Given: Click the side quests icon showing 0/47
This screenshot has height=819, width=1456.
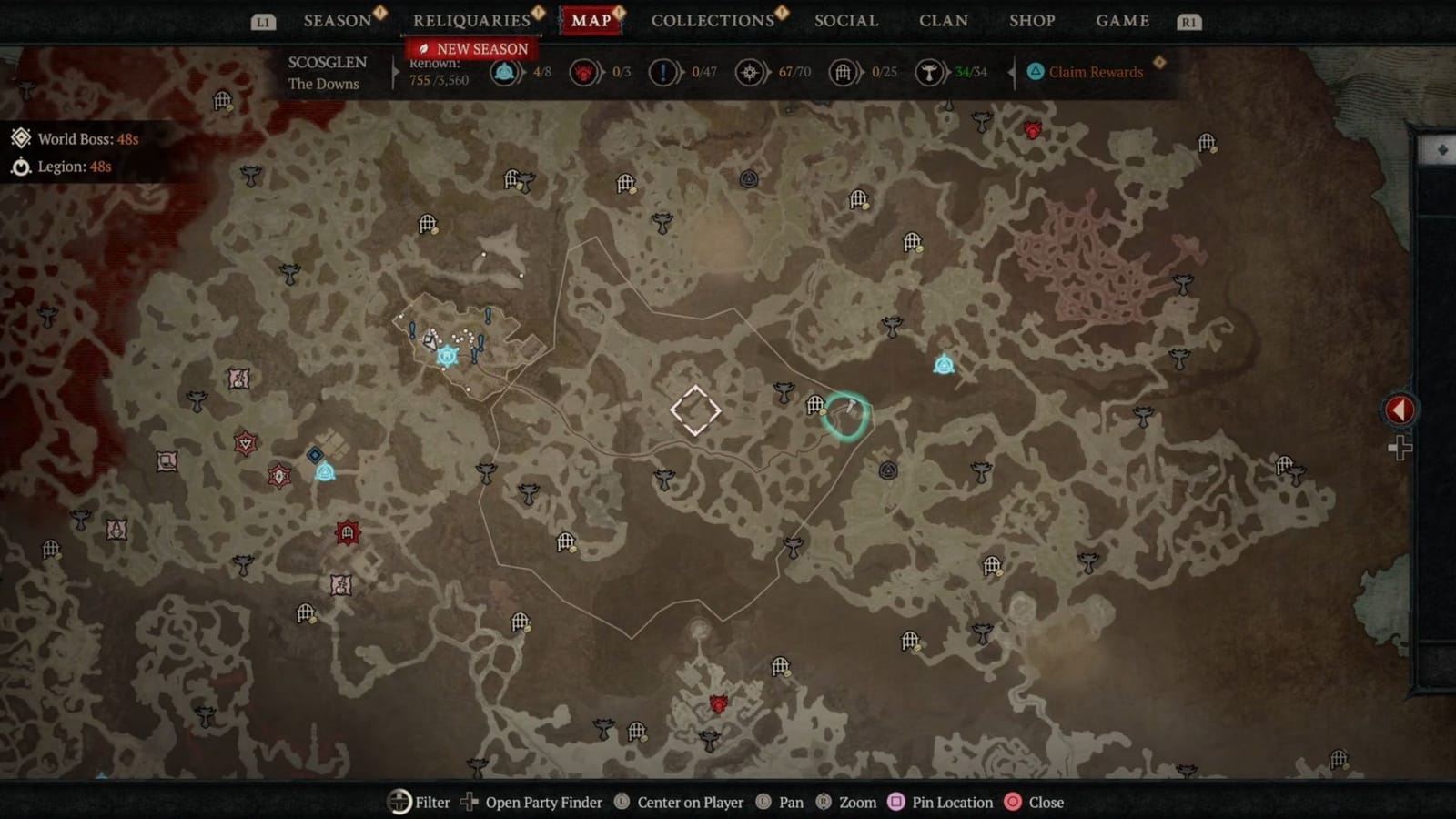Looking at the screenshot, I should pyautogui.click(x=663, y=73).
